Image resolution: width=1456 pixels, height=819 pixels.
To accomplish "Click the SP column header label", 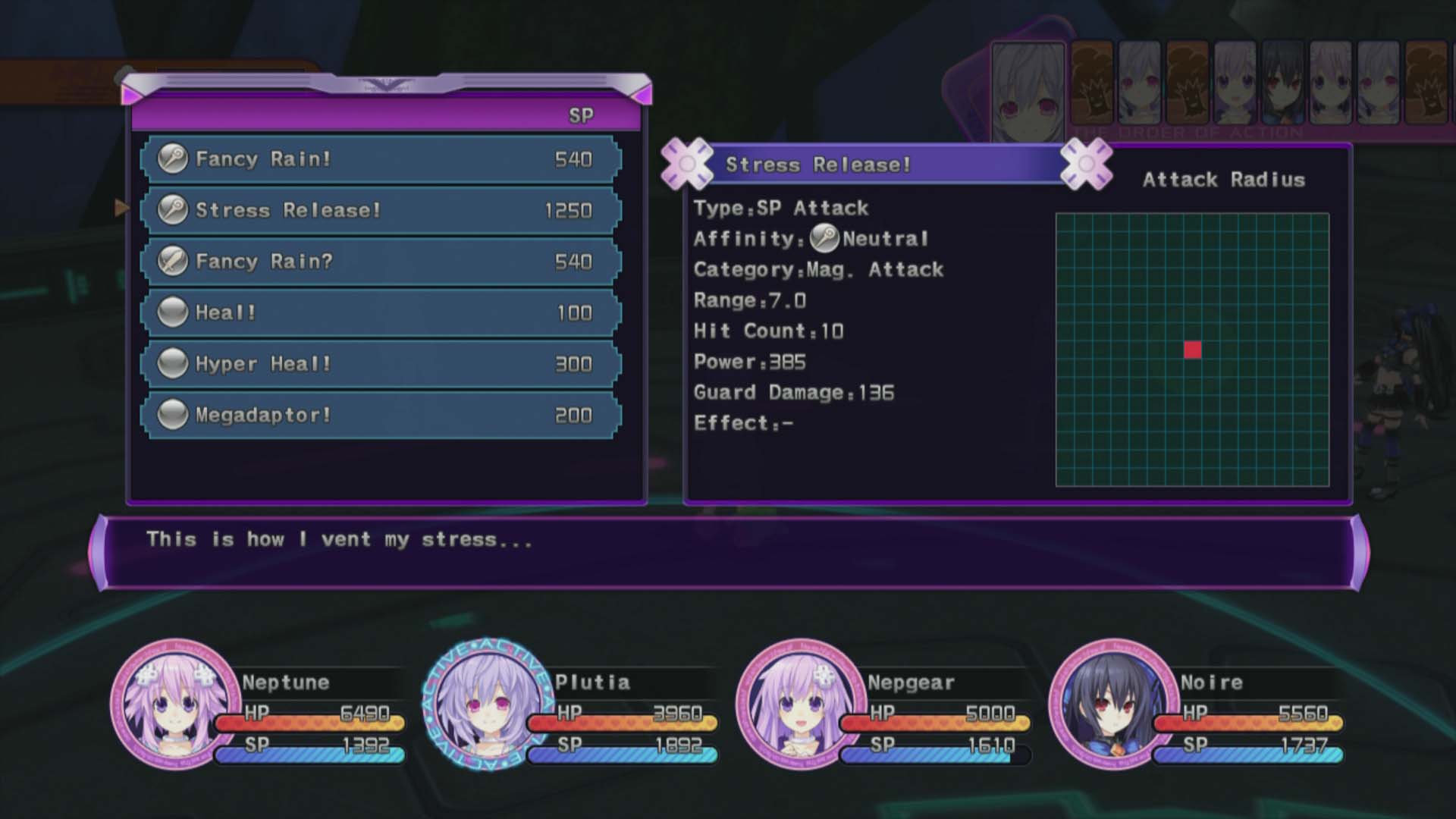I will click(x=580, y=115).
